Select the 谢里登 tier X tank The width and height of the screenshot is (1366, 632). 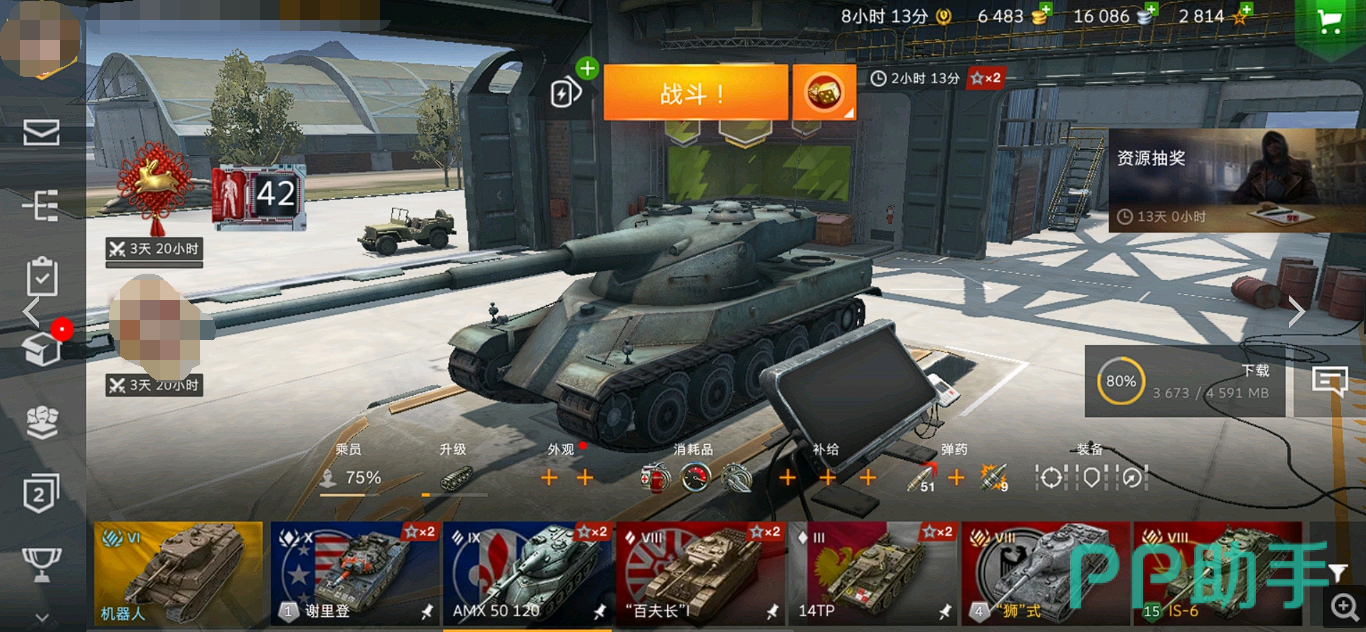click(x=355, y=573)
